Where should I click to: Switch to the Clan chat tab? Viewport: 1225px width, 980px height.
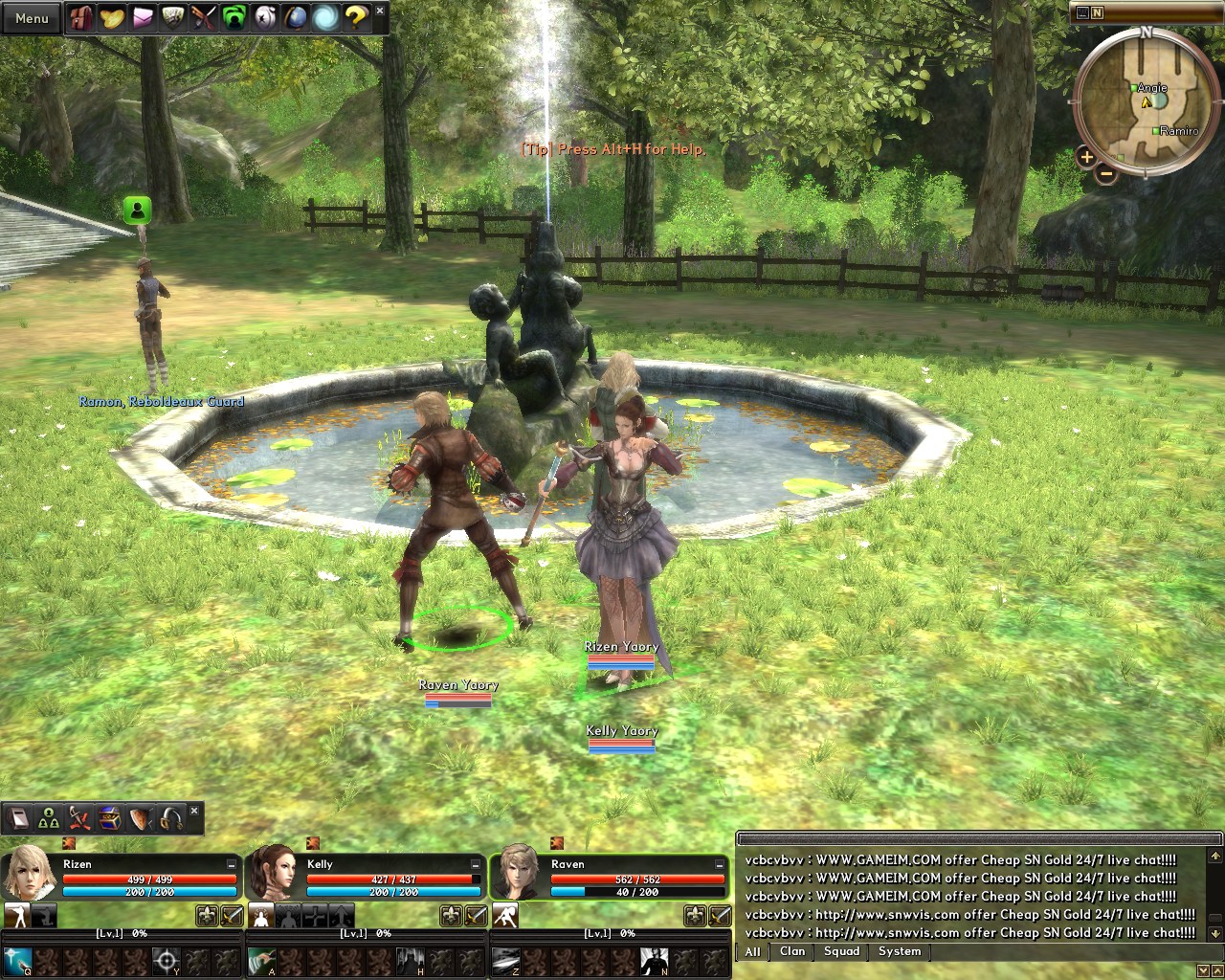[x=792, y=951]
